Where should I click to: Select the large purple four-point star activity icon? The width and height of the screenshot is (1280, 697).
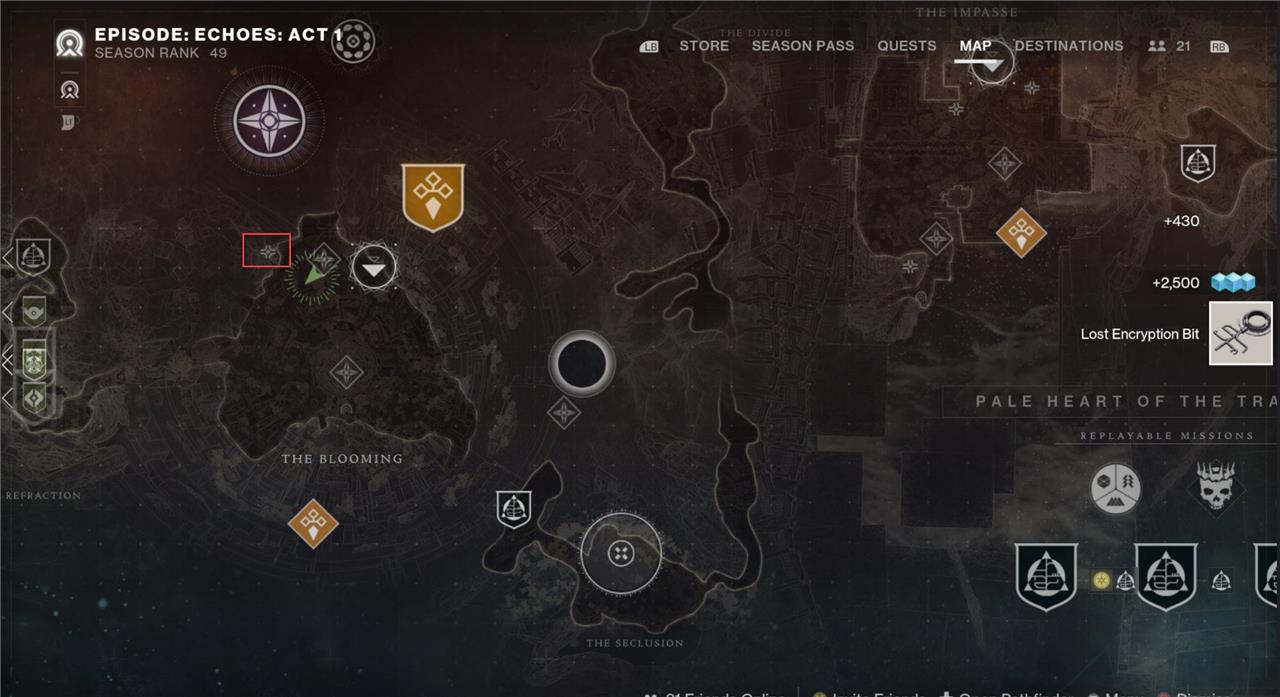click(x=268, y=121)
